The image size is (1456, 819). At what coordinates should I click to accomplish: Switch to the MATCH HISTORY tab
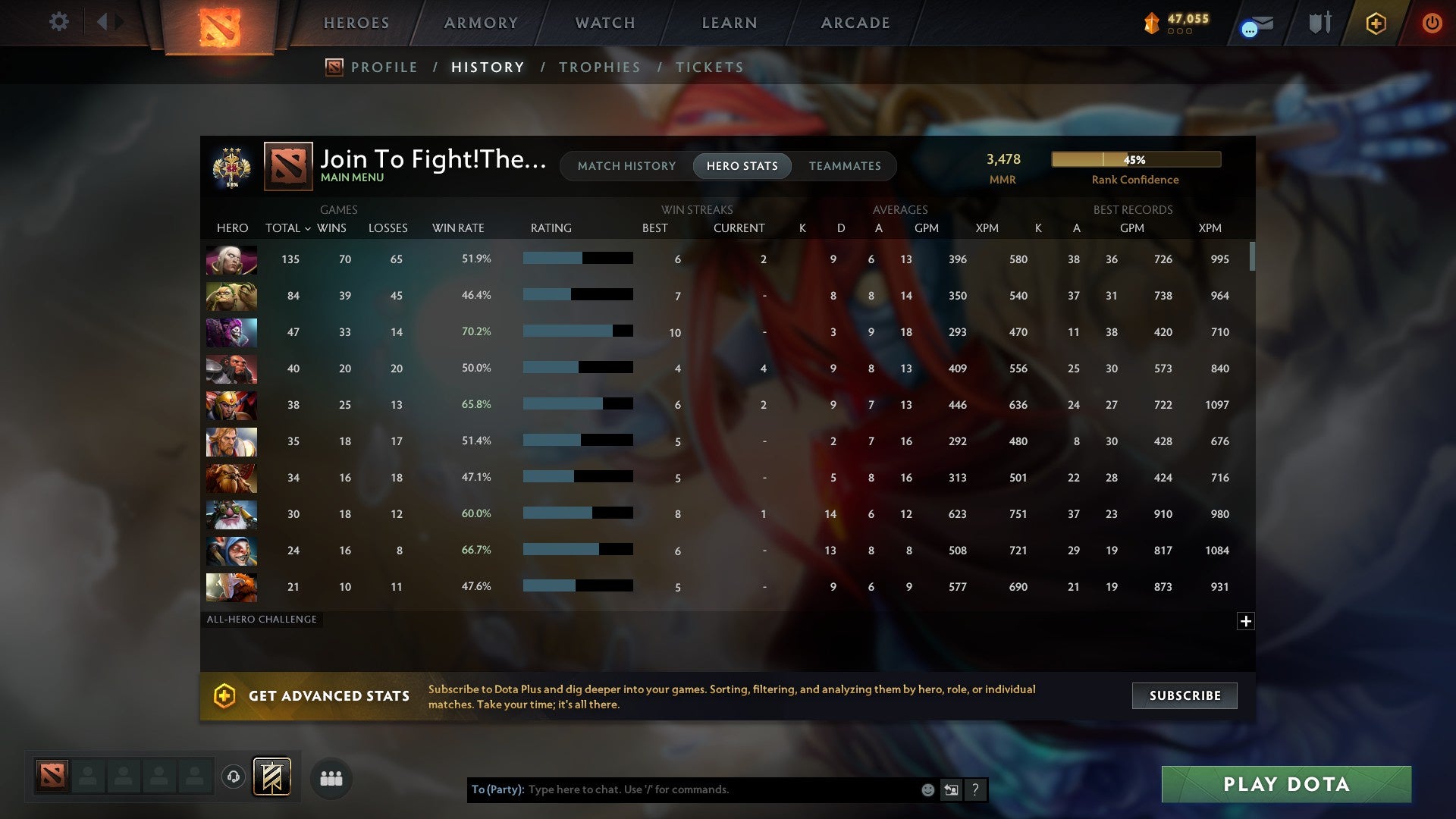click(x=626, y=166)
